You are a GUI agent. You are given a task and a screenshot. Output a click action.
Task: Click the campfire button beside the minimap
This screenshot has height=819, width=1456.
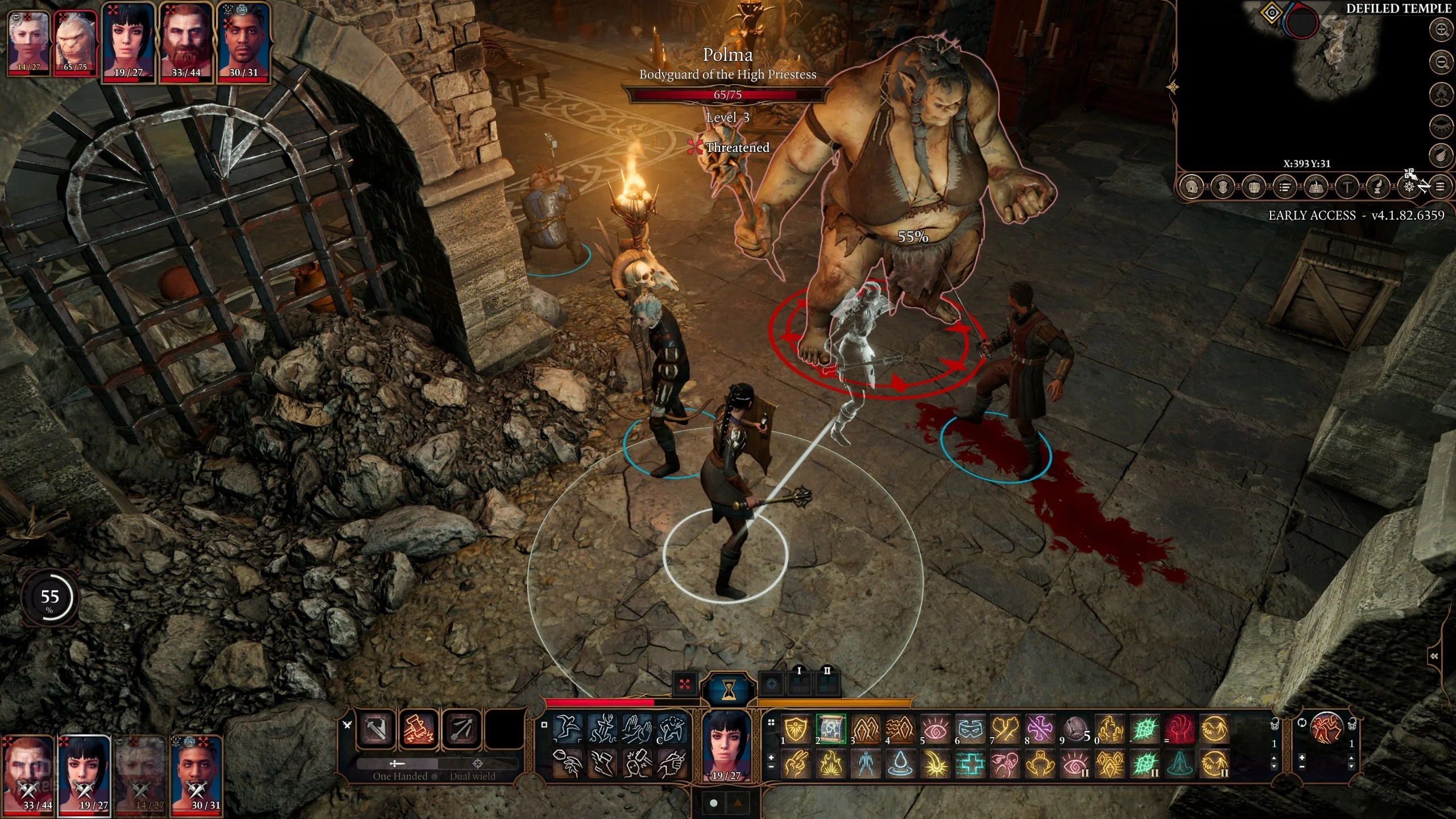coord(1442,93)
